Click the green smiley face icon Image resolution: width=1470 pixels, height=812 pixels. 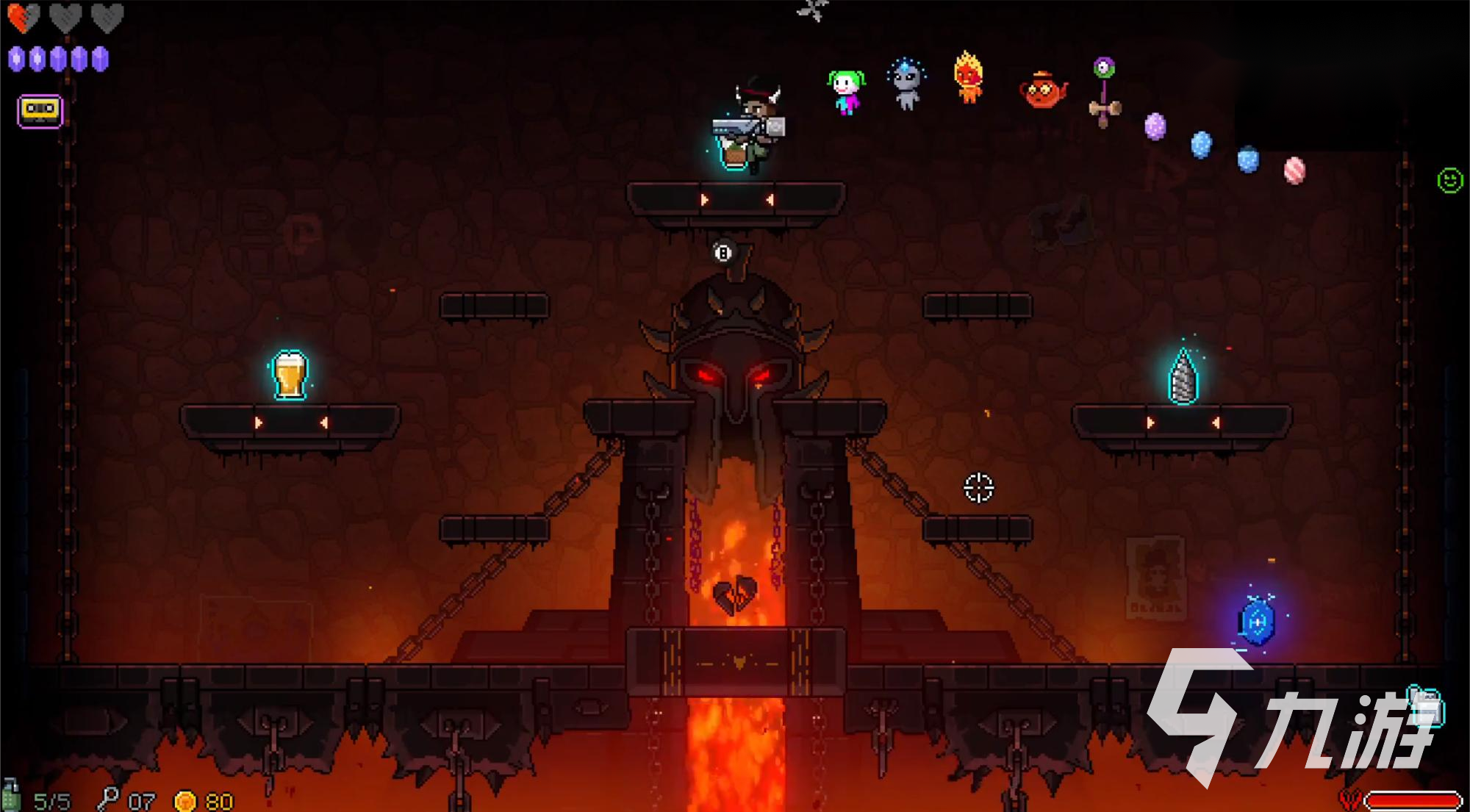click(1449, 180)
